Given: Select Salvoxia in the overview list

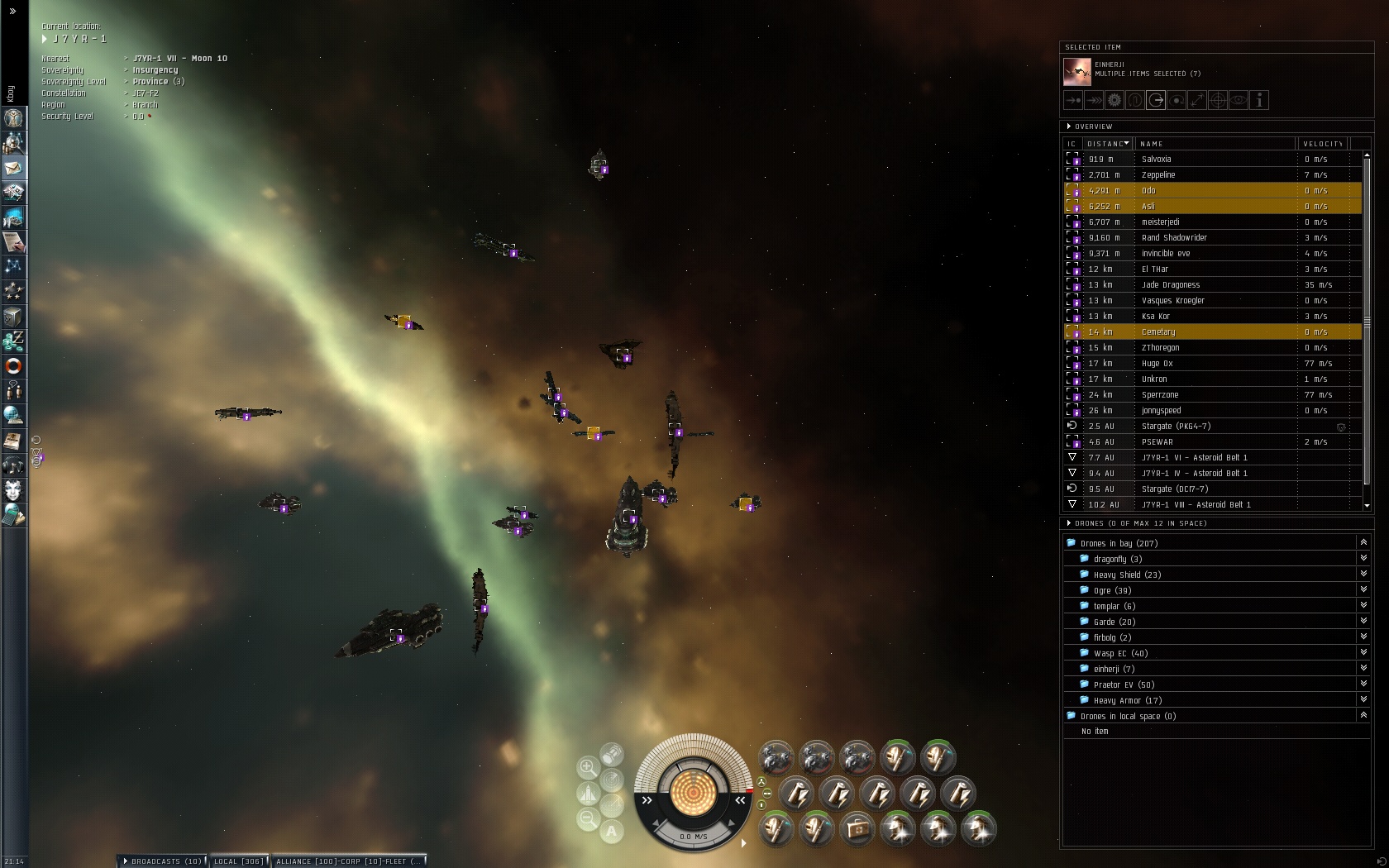Looking at the screenshot, I should pos(1156,159).
